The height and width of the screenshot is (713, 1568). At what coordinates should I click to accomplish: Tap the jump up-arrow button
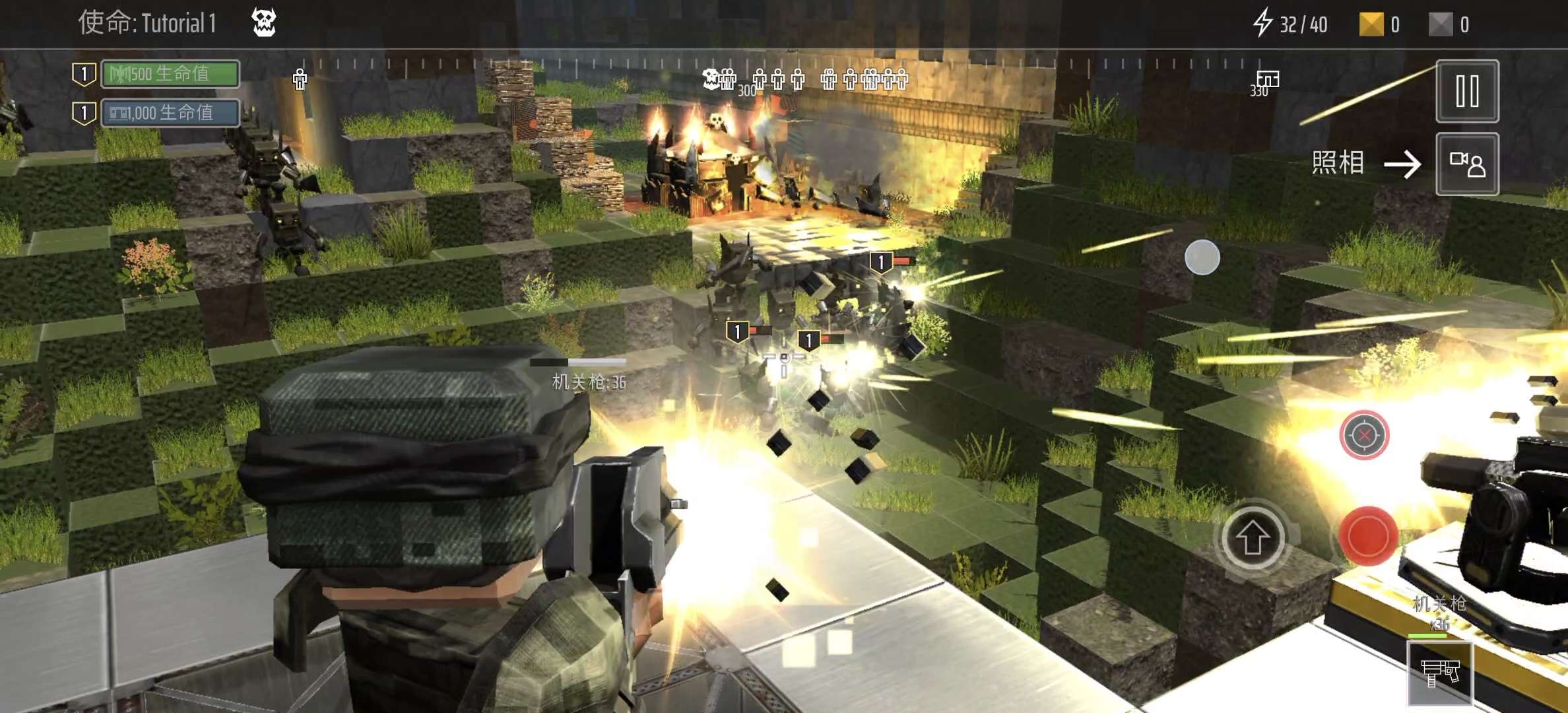pos(1252,539)
